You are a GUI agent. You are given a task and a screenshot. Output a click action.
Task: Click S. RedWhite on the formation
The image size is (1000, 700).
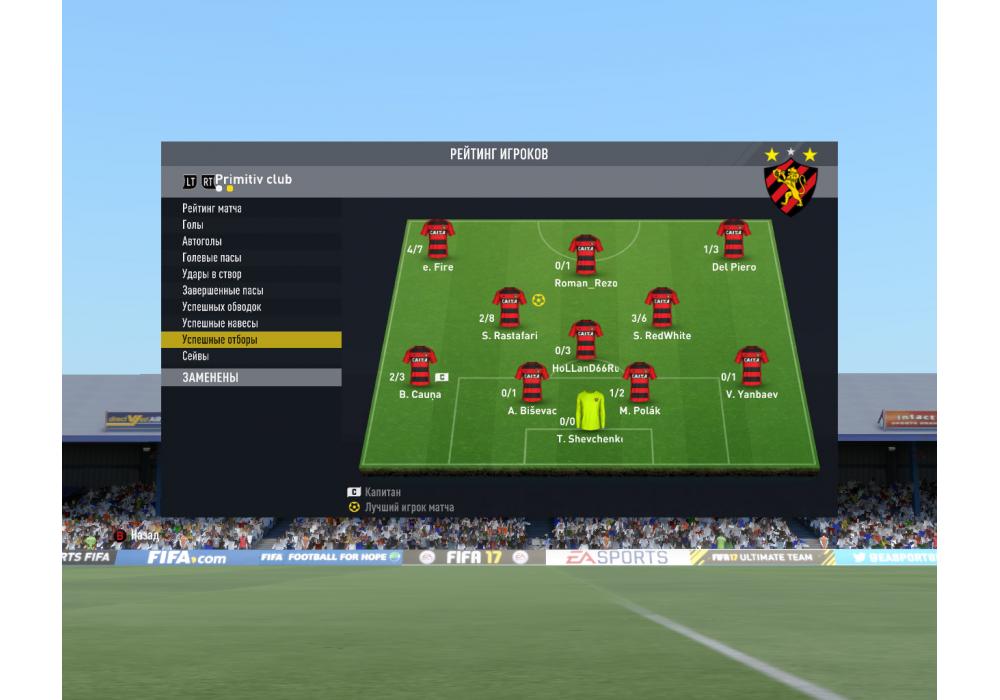point(661,308)
